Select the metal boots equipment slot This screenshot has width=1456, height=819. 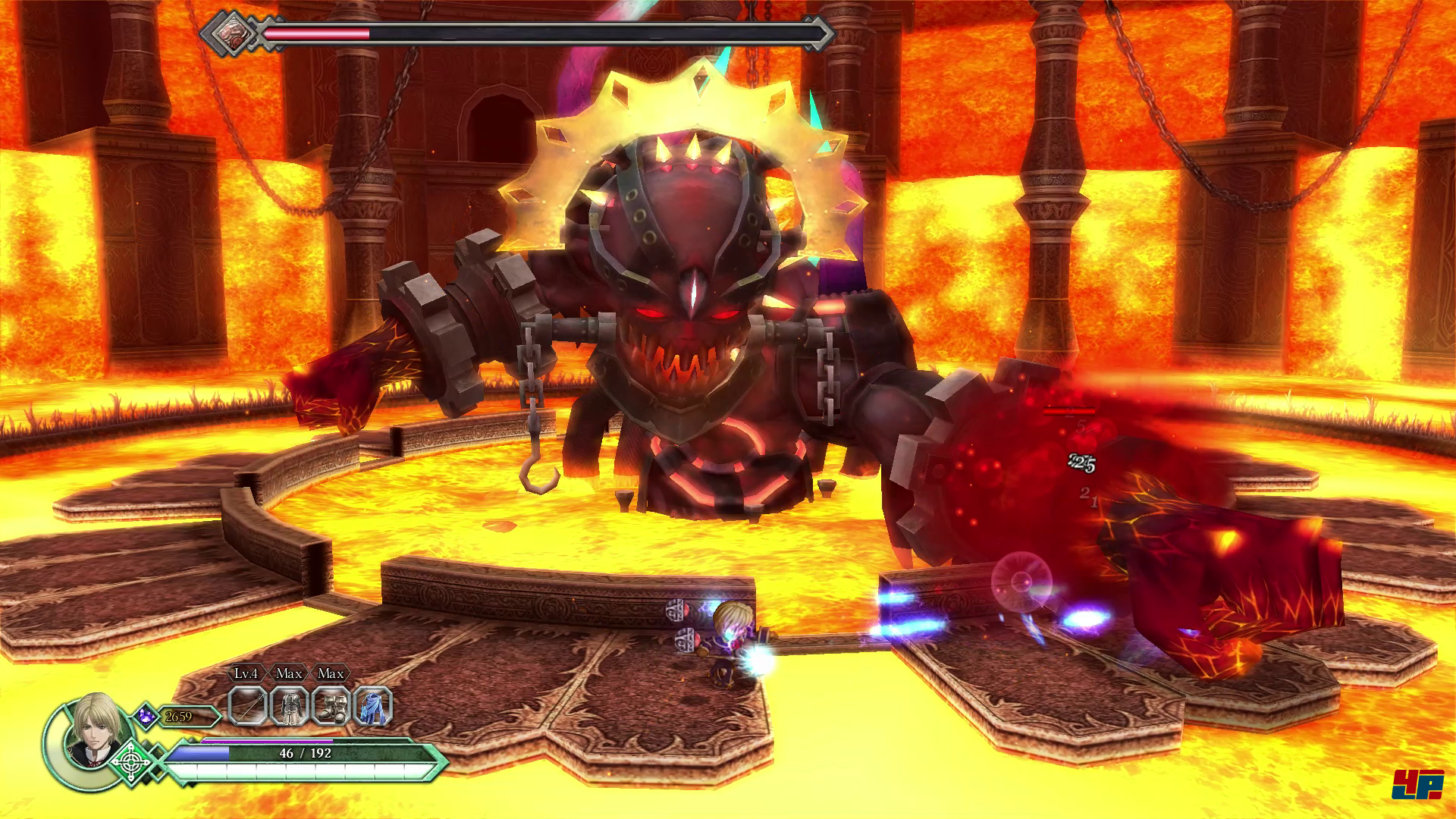point(331,707)
